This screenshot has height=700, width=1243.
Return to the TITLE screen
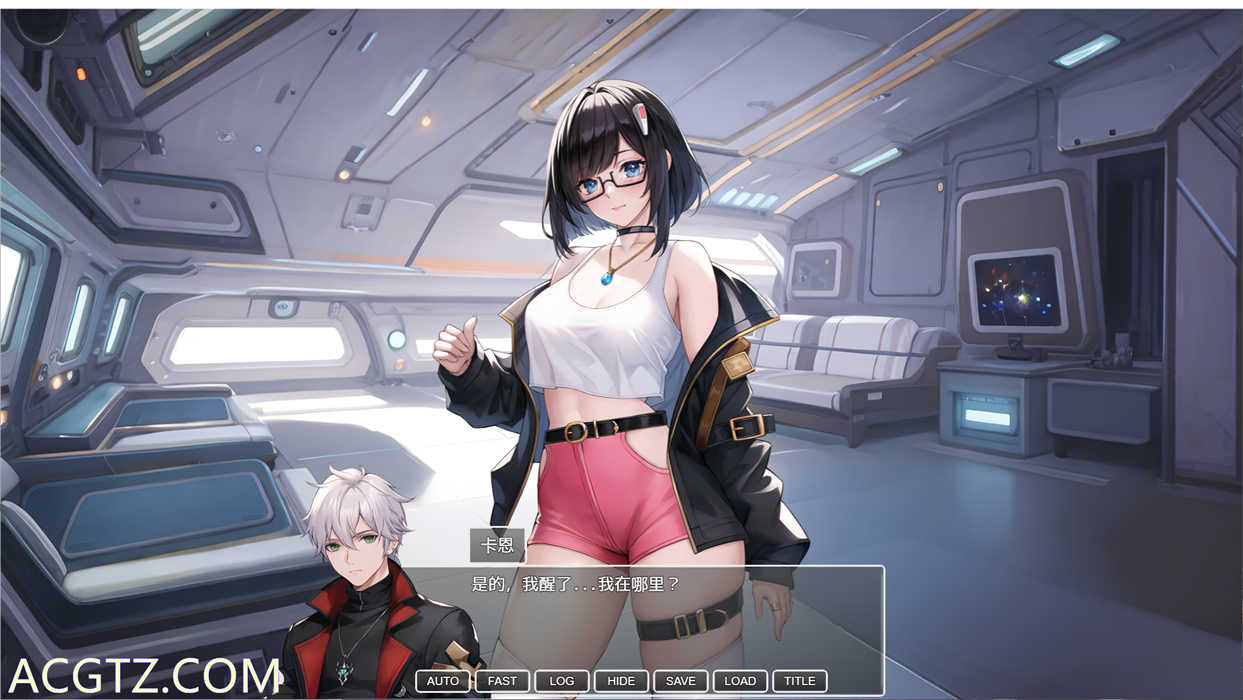click(x=800, y=681)
